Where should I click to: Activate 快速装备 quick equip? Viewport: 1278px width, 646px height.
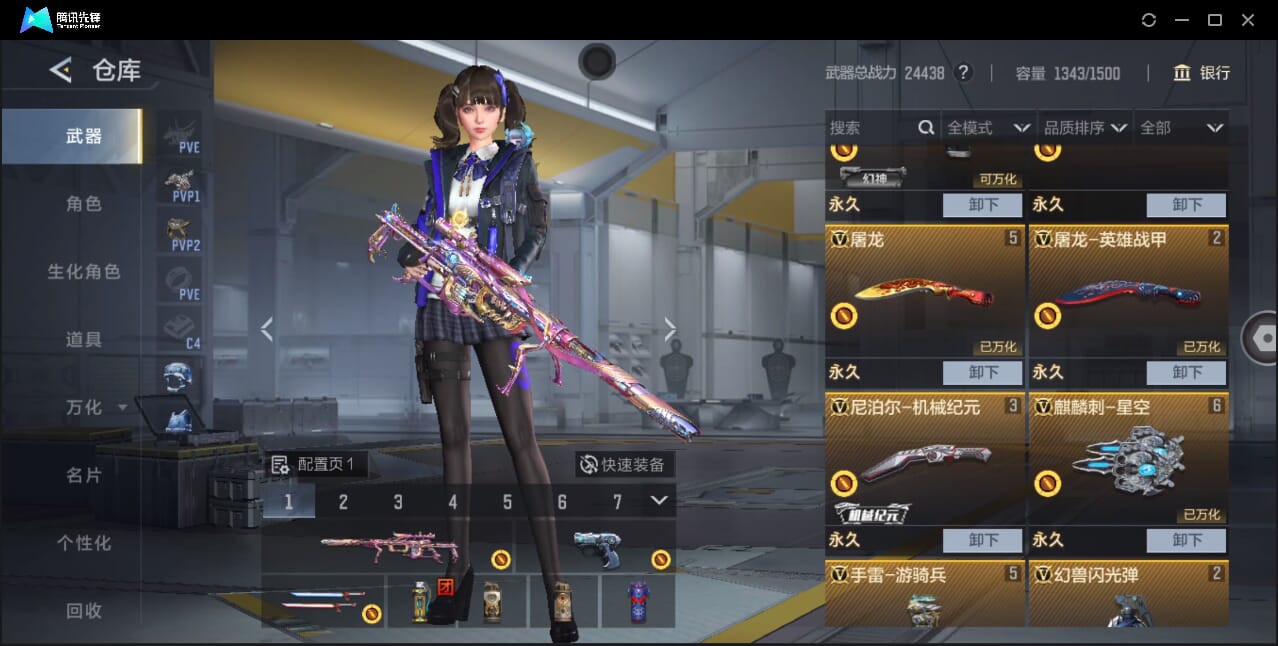click(624, 465)
